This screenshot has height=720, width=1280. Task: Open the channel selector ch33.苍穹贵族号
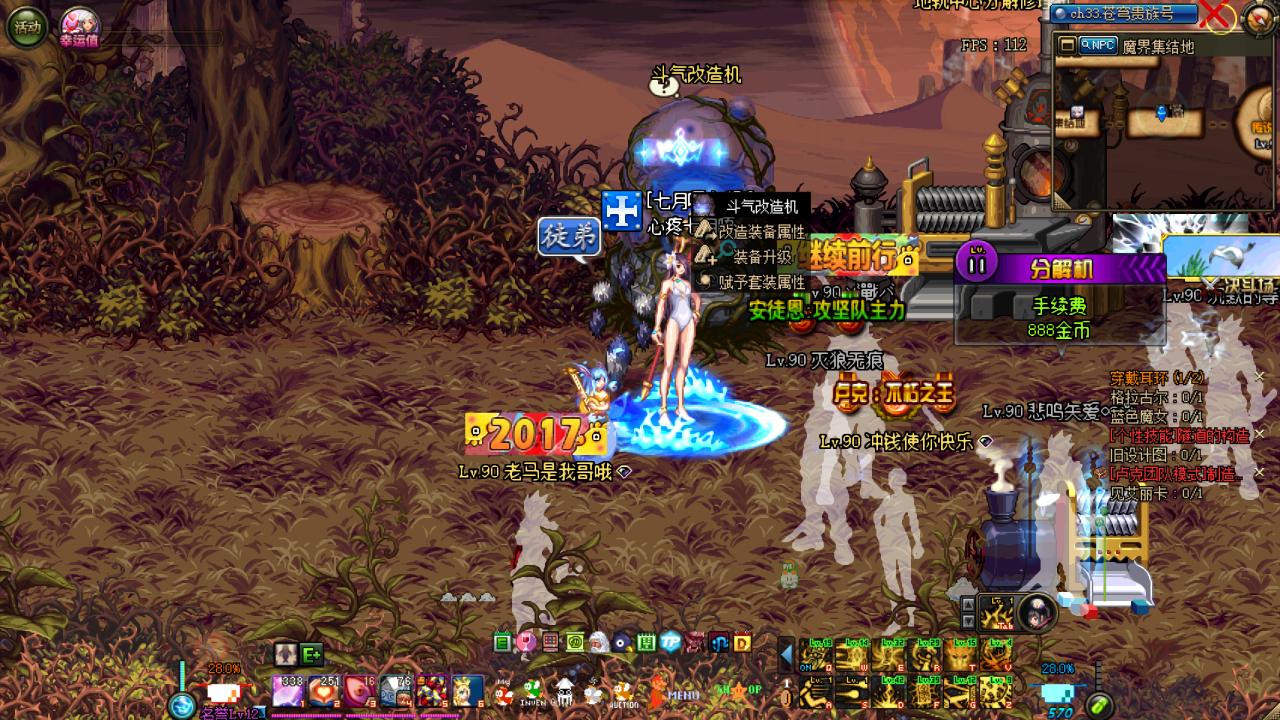tap(1124, 14)
